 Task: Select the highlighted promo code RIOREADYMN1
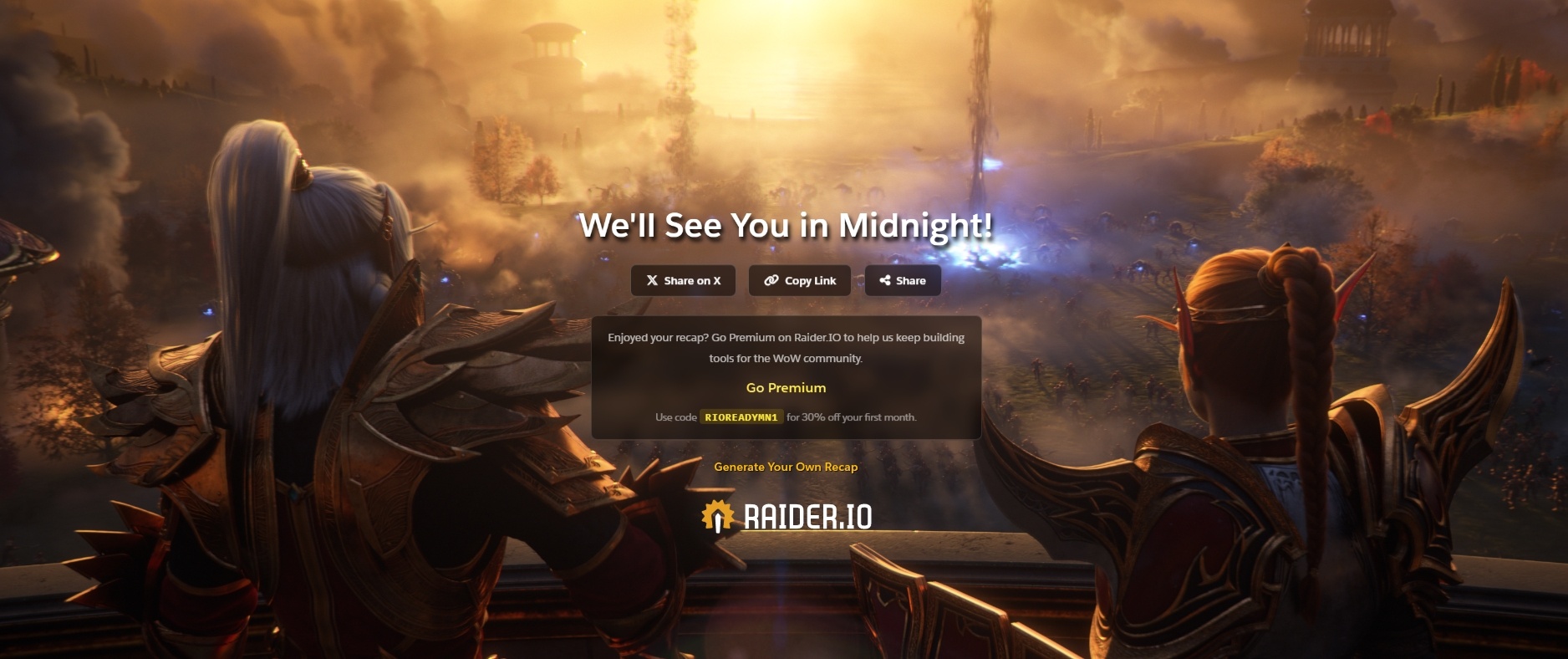(x=742, y=416)
